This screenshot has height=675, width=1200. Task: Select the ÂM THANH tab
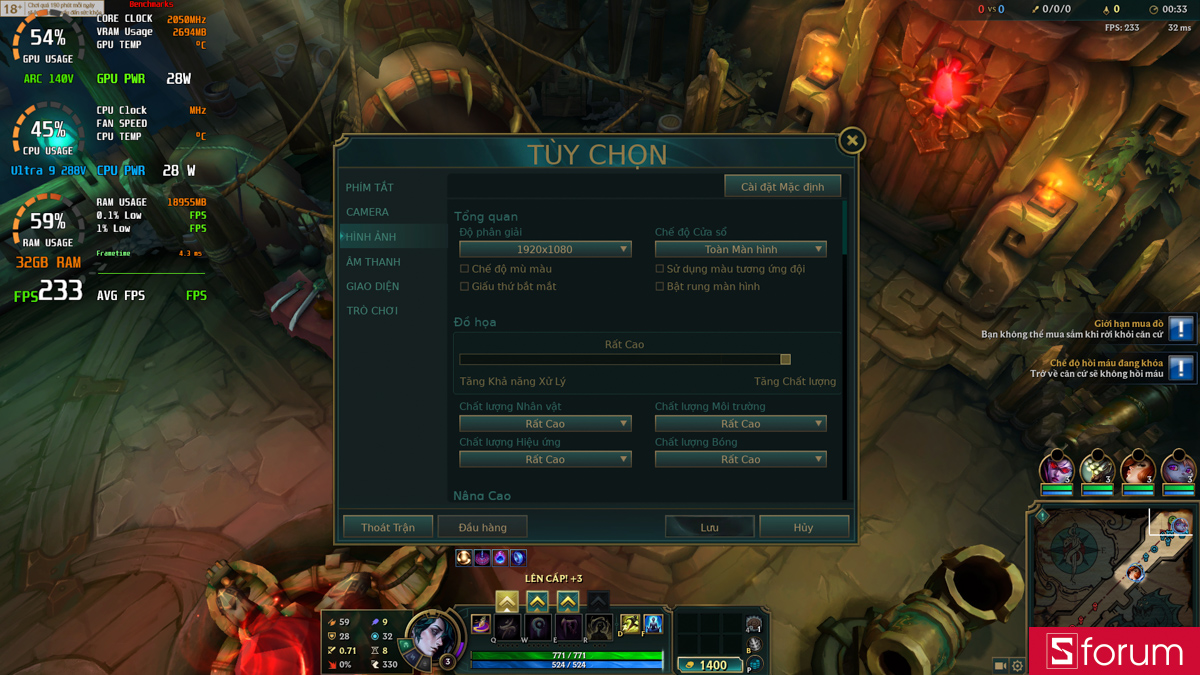click(x=373, y=262)
